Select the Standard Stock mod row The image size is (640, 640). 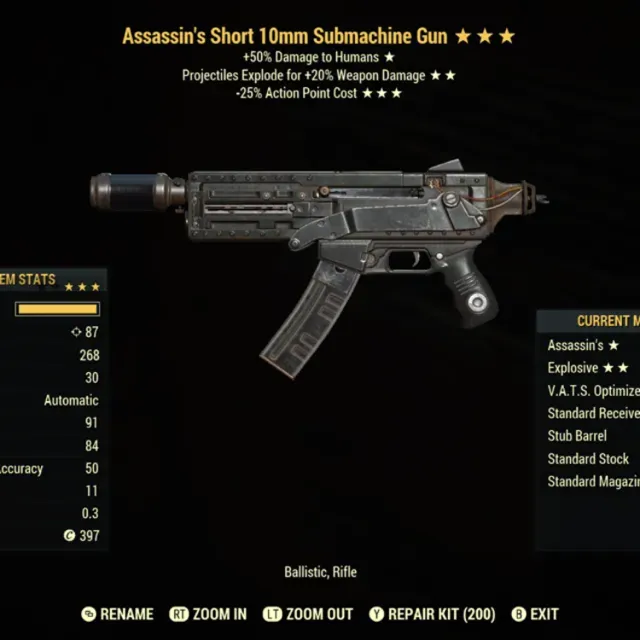[x=589, y=459]
